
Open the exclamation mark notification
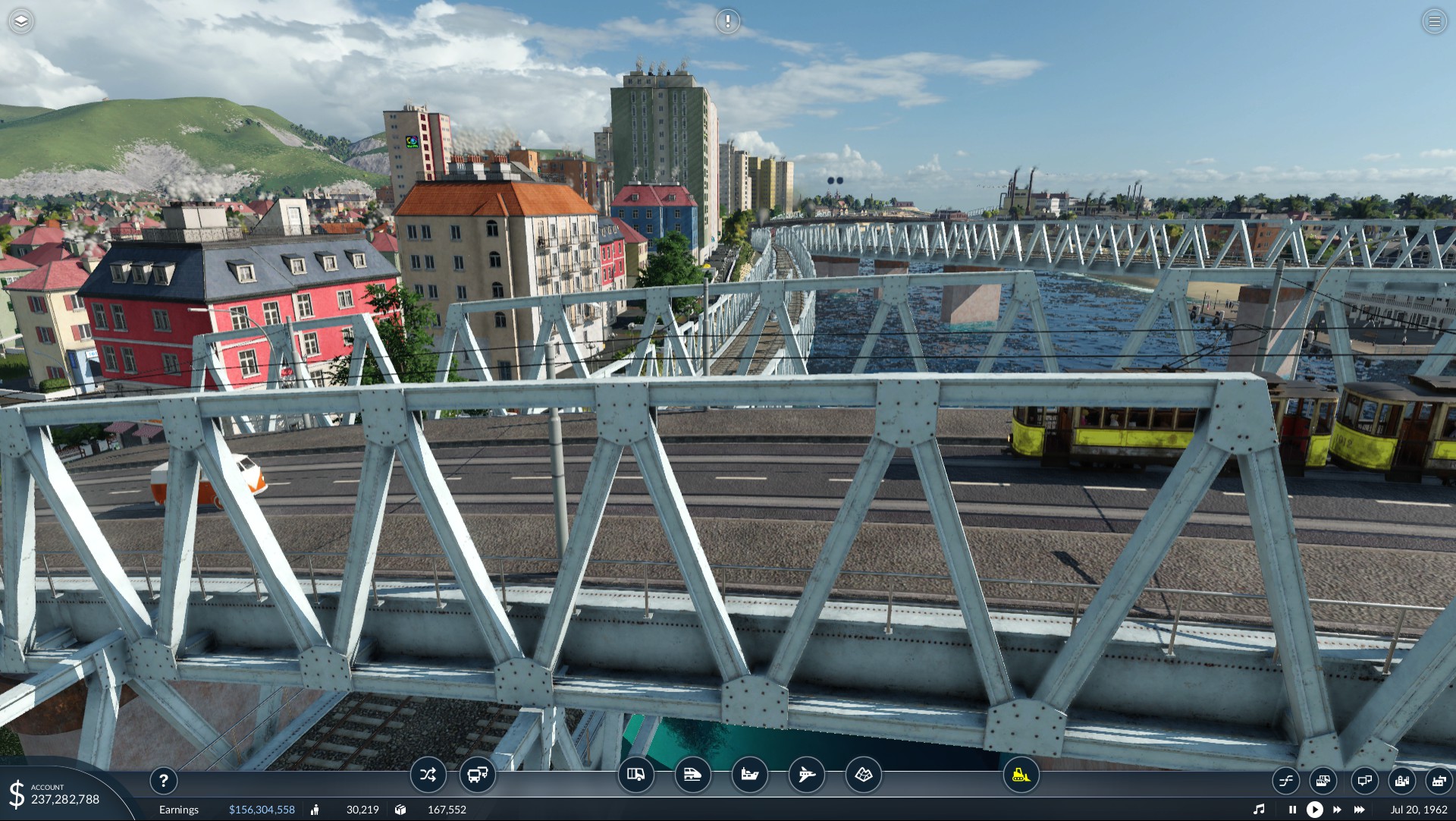727,21
